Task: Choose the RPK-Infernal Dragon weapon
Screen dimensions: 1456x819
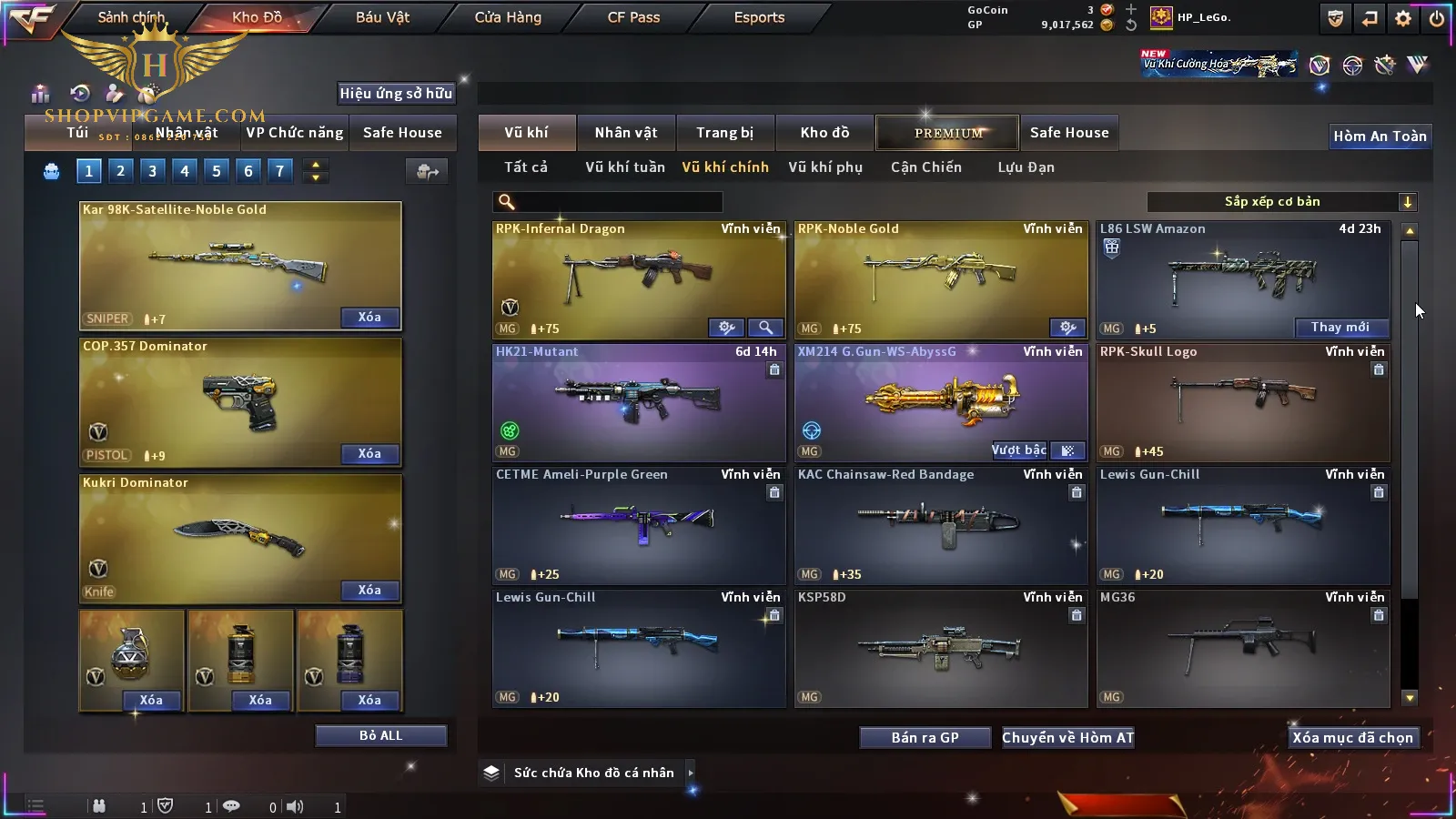Action: pos(637,273)
